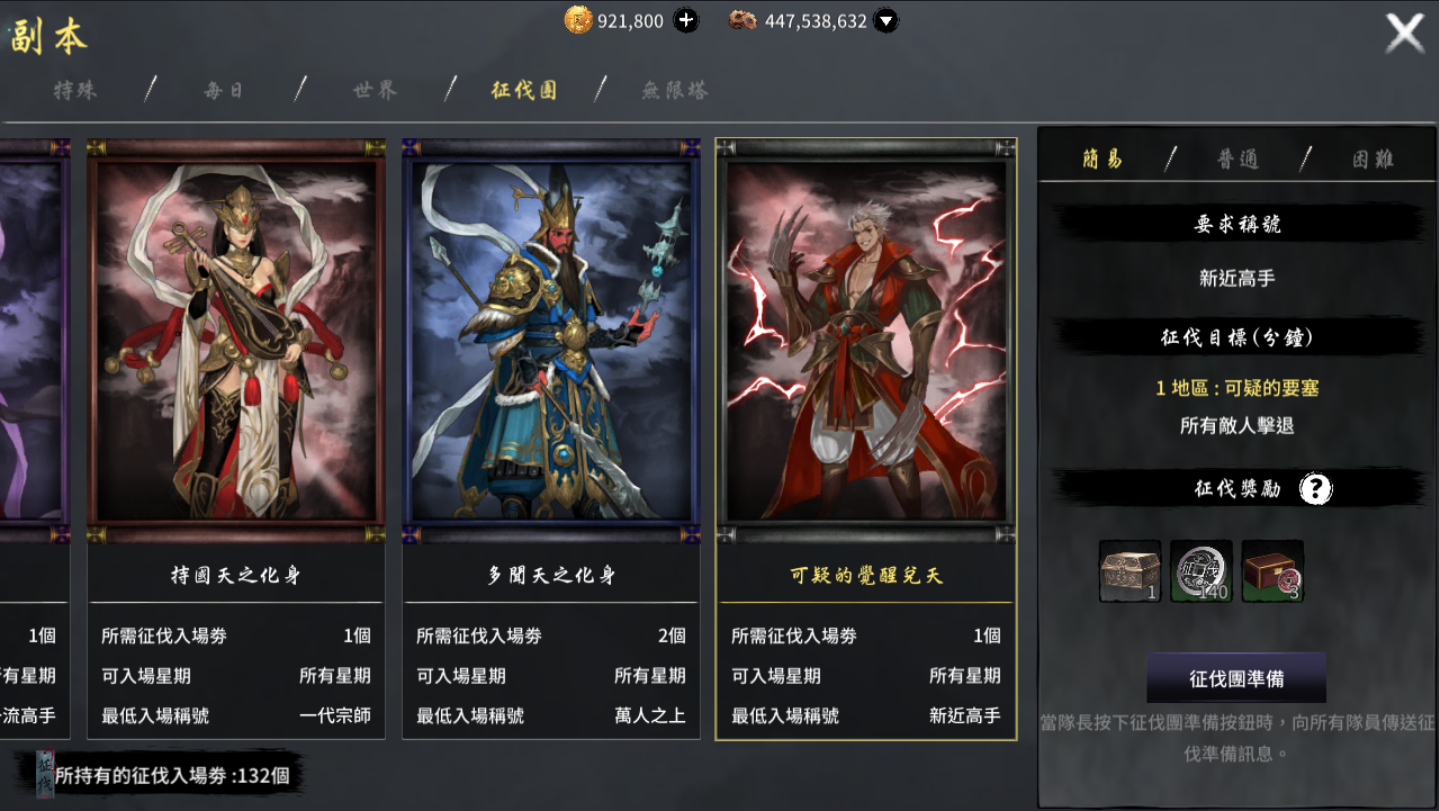The image size is (1439, 811).
Task: Select the 可疑的覺醒兒天 raid card
Action: tap(866, 340)
